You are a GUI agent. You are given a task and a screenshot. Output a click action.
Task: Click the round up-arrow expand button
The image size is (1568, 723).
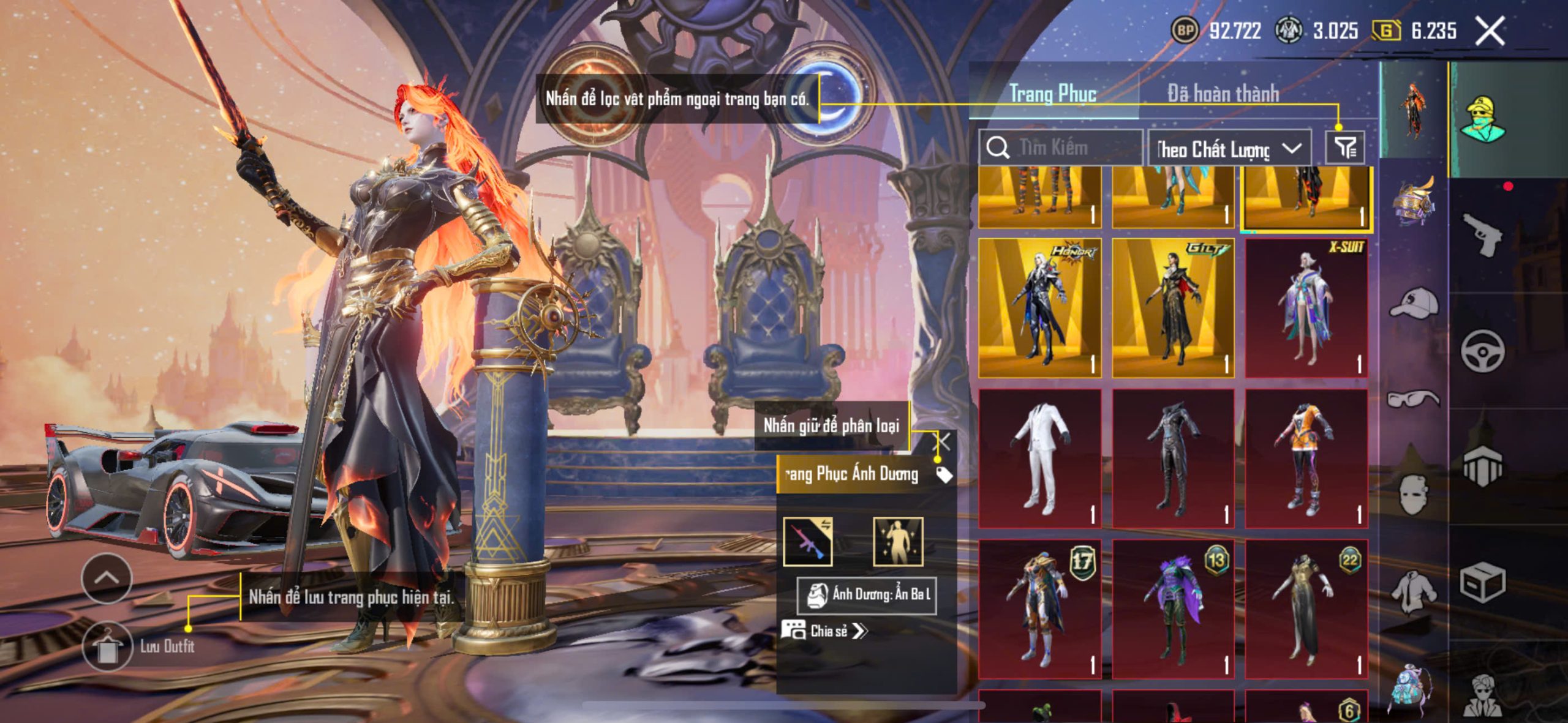click(107, 577)
